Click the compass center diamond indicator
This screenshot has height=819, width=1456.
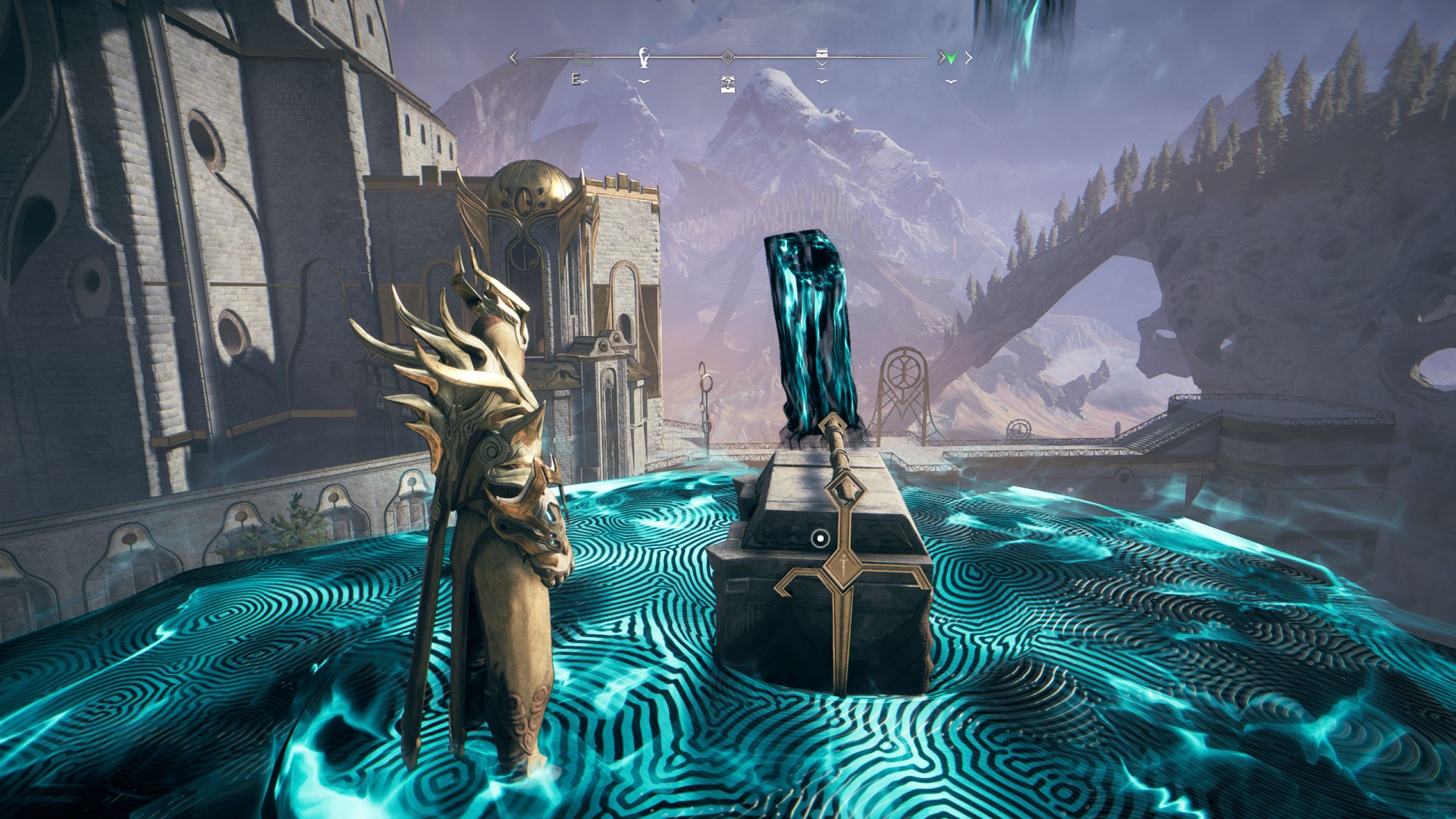click(x=727, y=57)
